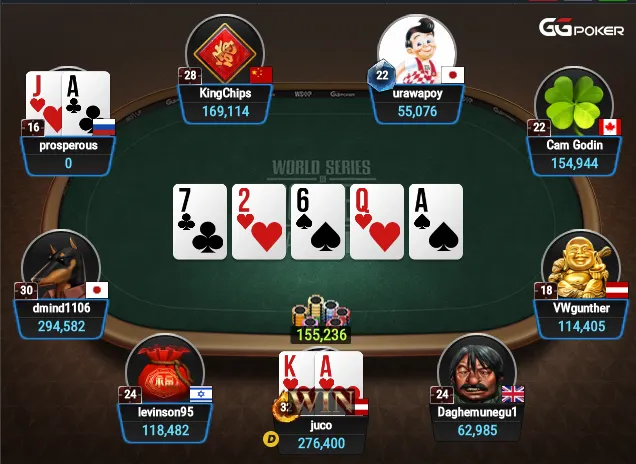Open Daghemunegu1's player avatar
Viewport: 636px width, 464px height.
pyautogui.click(x=476, y=372)
